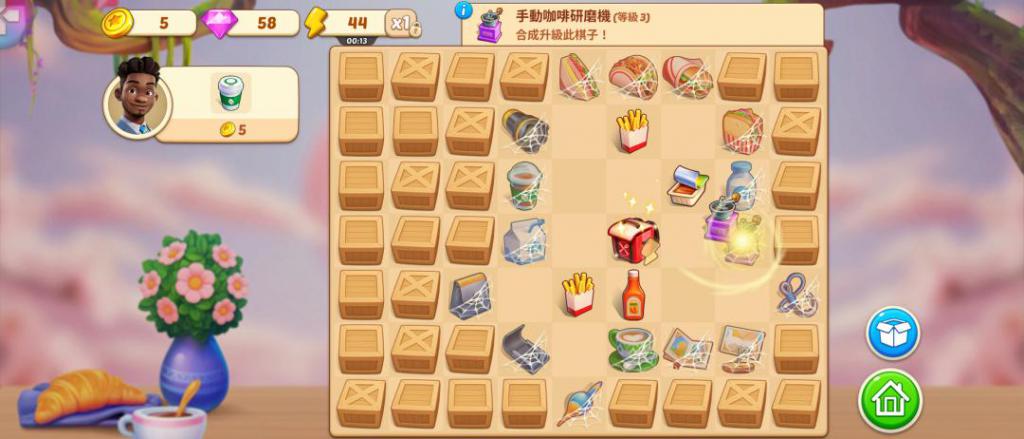
Task: Pick the ketchup bottle tile
Action: [x=632, y=295]
